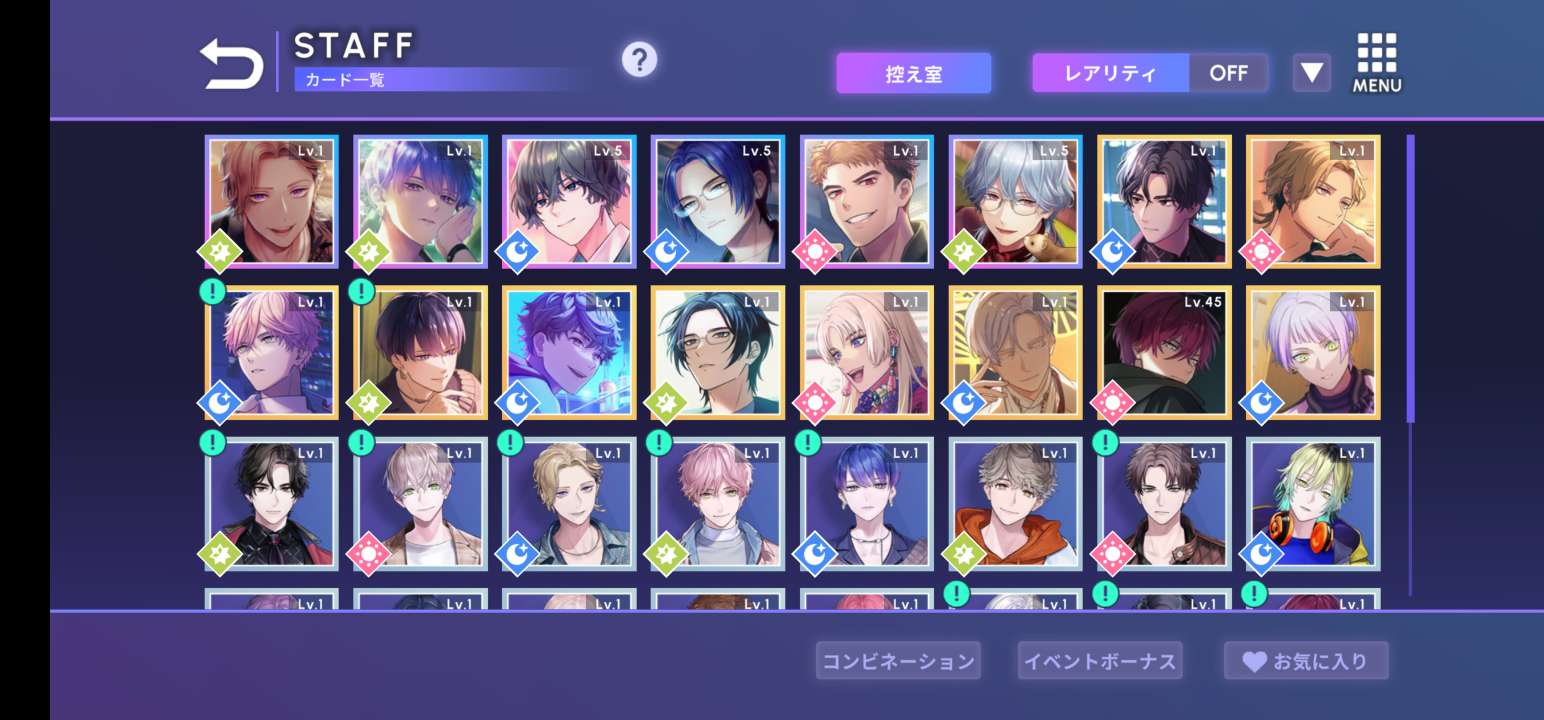Select the card with green headphones character
Screen dimensions: 1544x720
pos(1313,503)
